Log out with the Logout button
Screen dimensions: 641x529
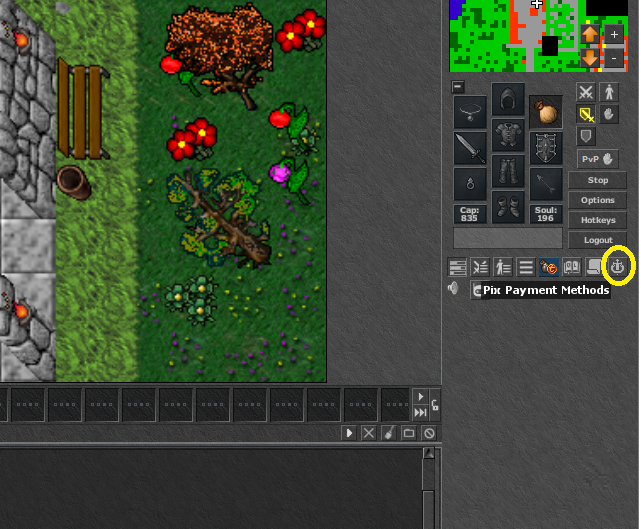(x=597, y=240)
